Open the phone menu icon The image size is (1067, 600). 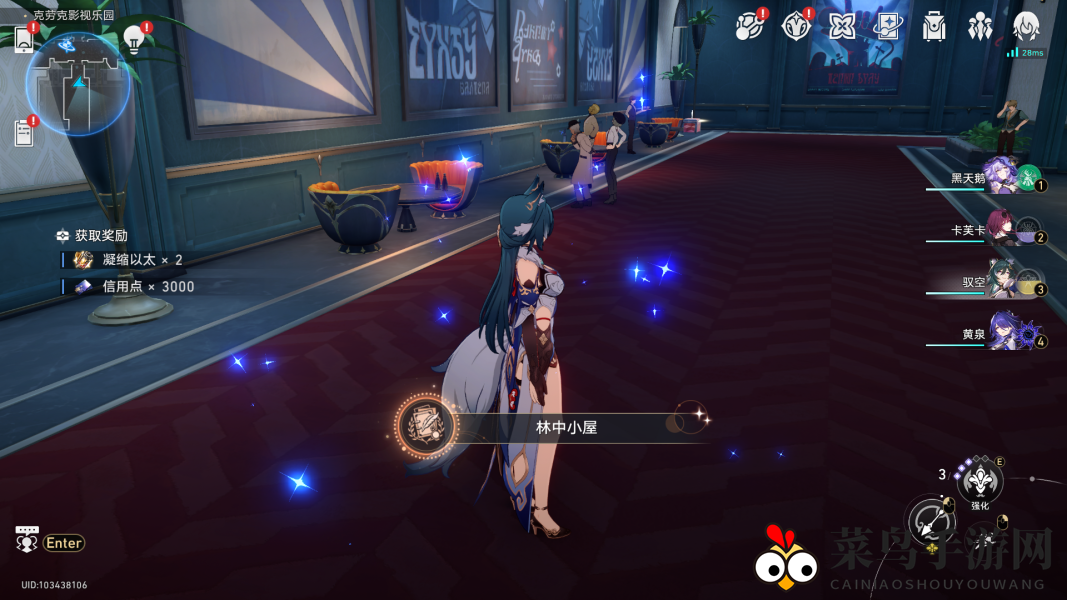[24, 38]
